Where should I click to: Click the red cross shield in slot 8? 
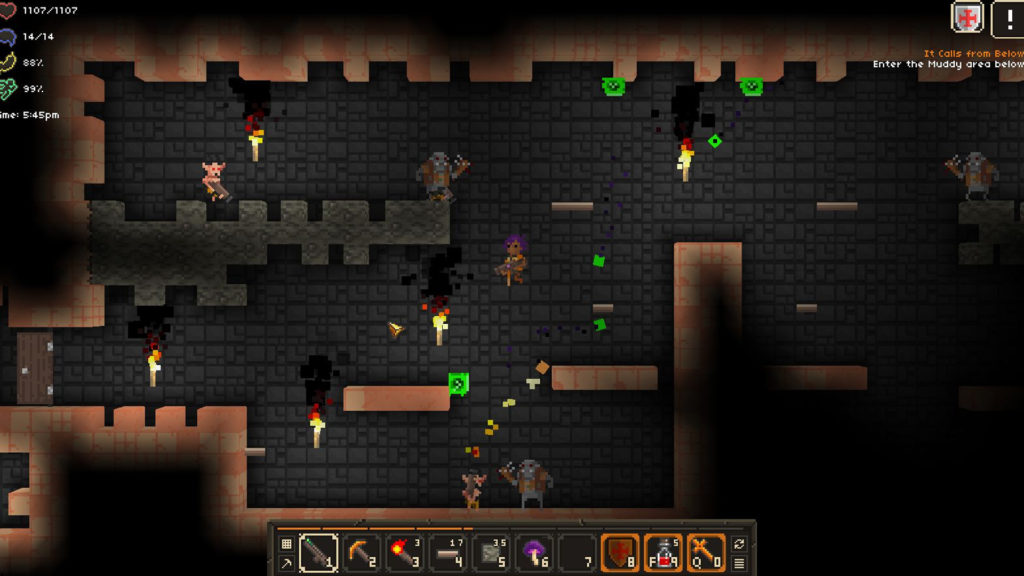[x=620, y=552]
